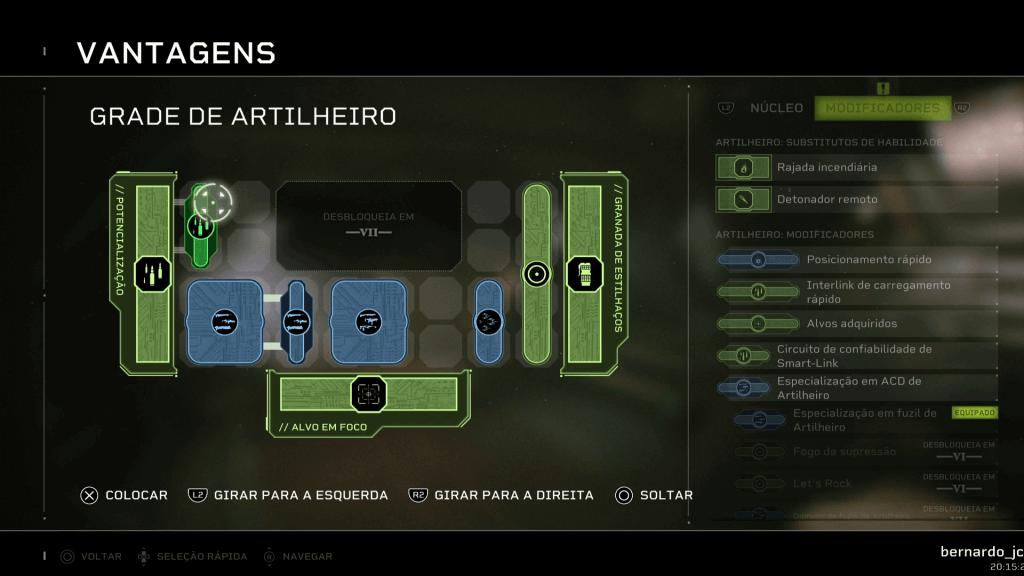Select the small green ammo modifier piece
Viewport: 1024px width, 576px height.
pyautogui.click(x=199, y=228)
